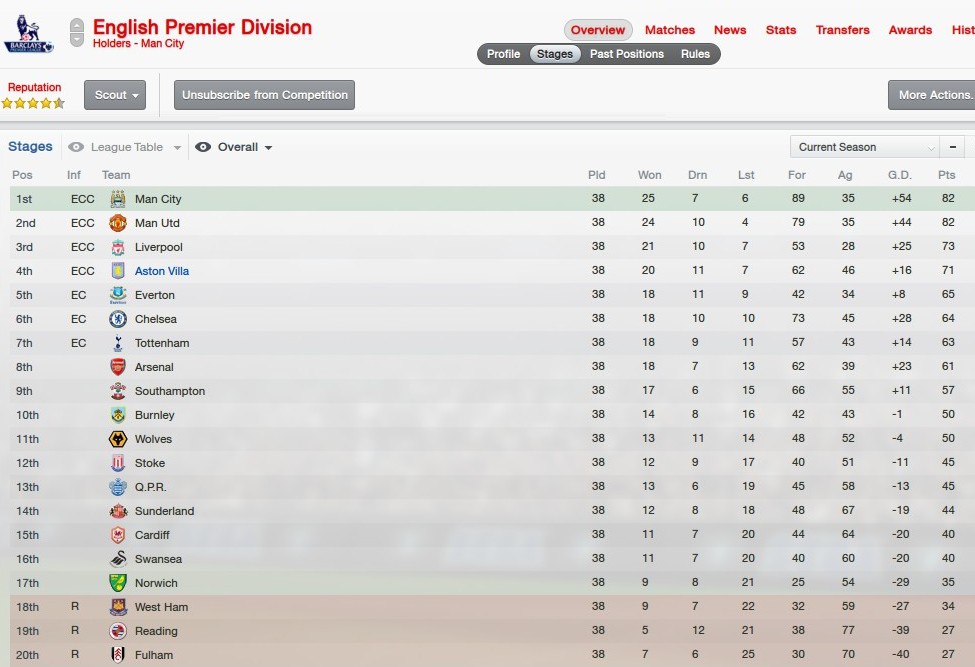Click the Stages heading label
Viewport: 975px width, 667px height.
point(30,147)
